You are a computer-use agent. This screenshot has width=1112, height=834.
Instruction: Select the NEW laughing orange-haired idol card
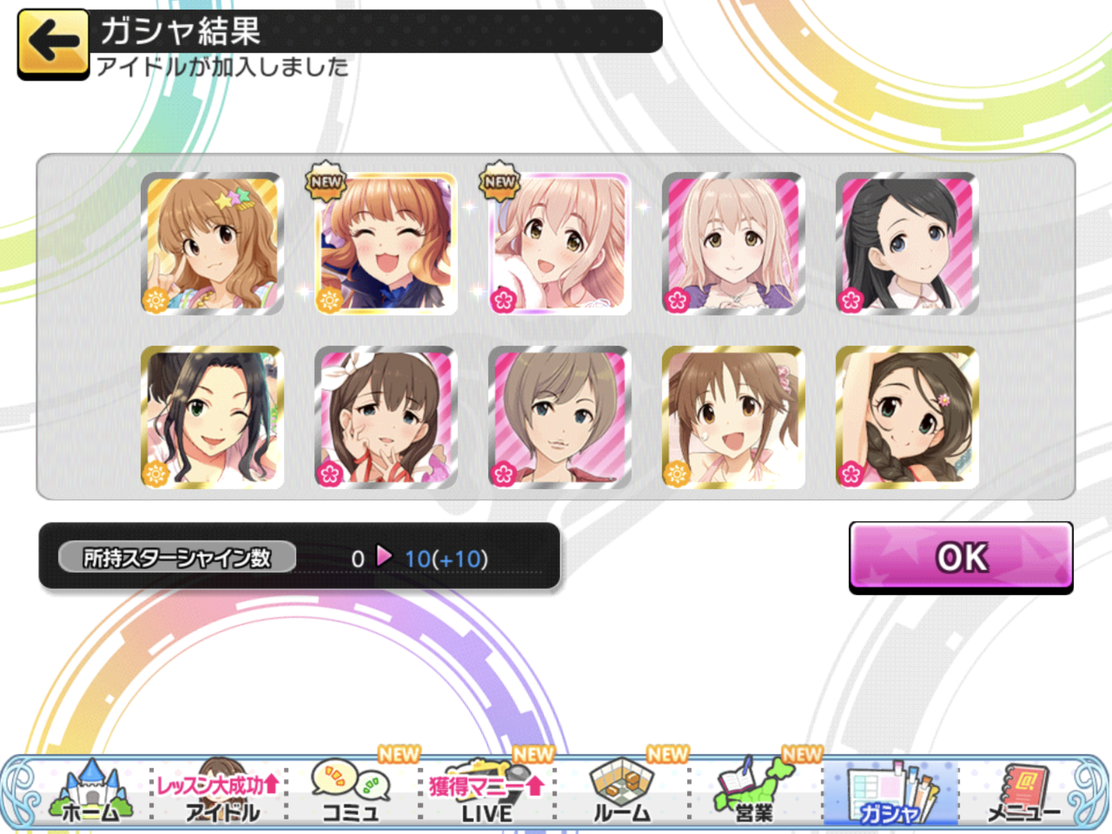tap(386, 244)
